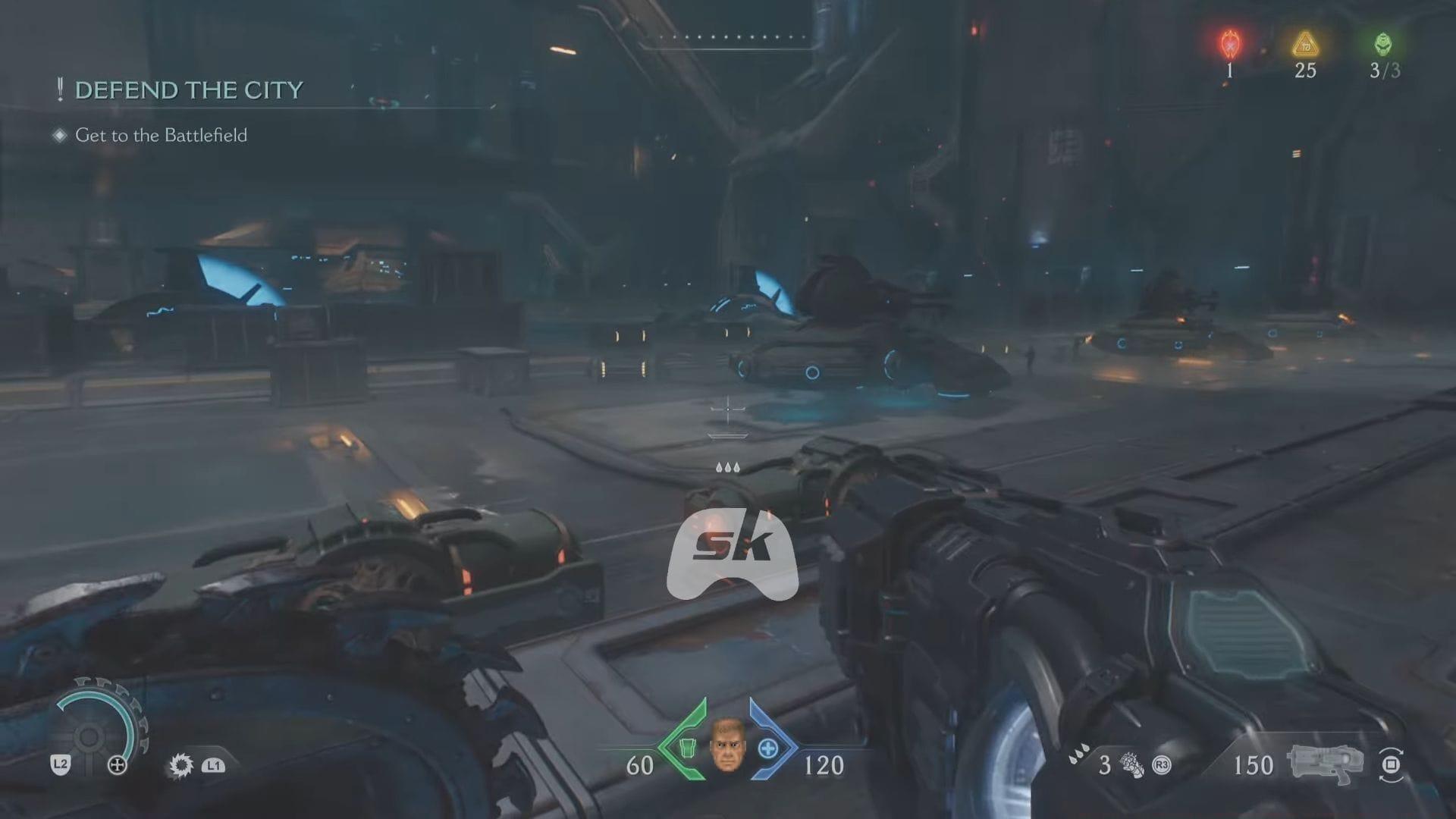1456x819 pixels.
Task: Open the Defend the City objective tracker
Action: [188, 90]
